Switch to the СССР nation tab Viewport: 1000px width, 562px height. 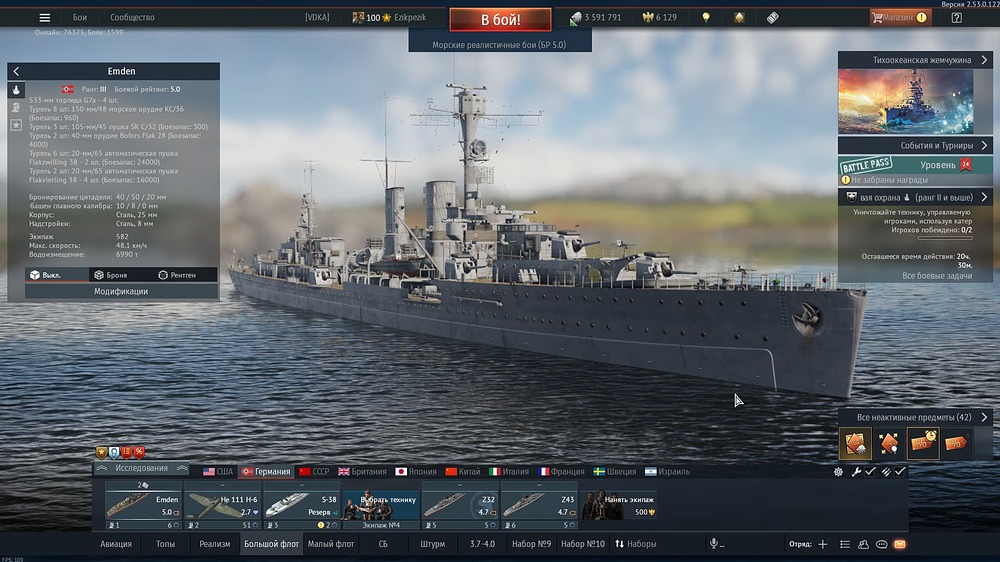click(314, 471)
